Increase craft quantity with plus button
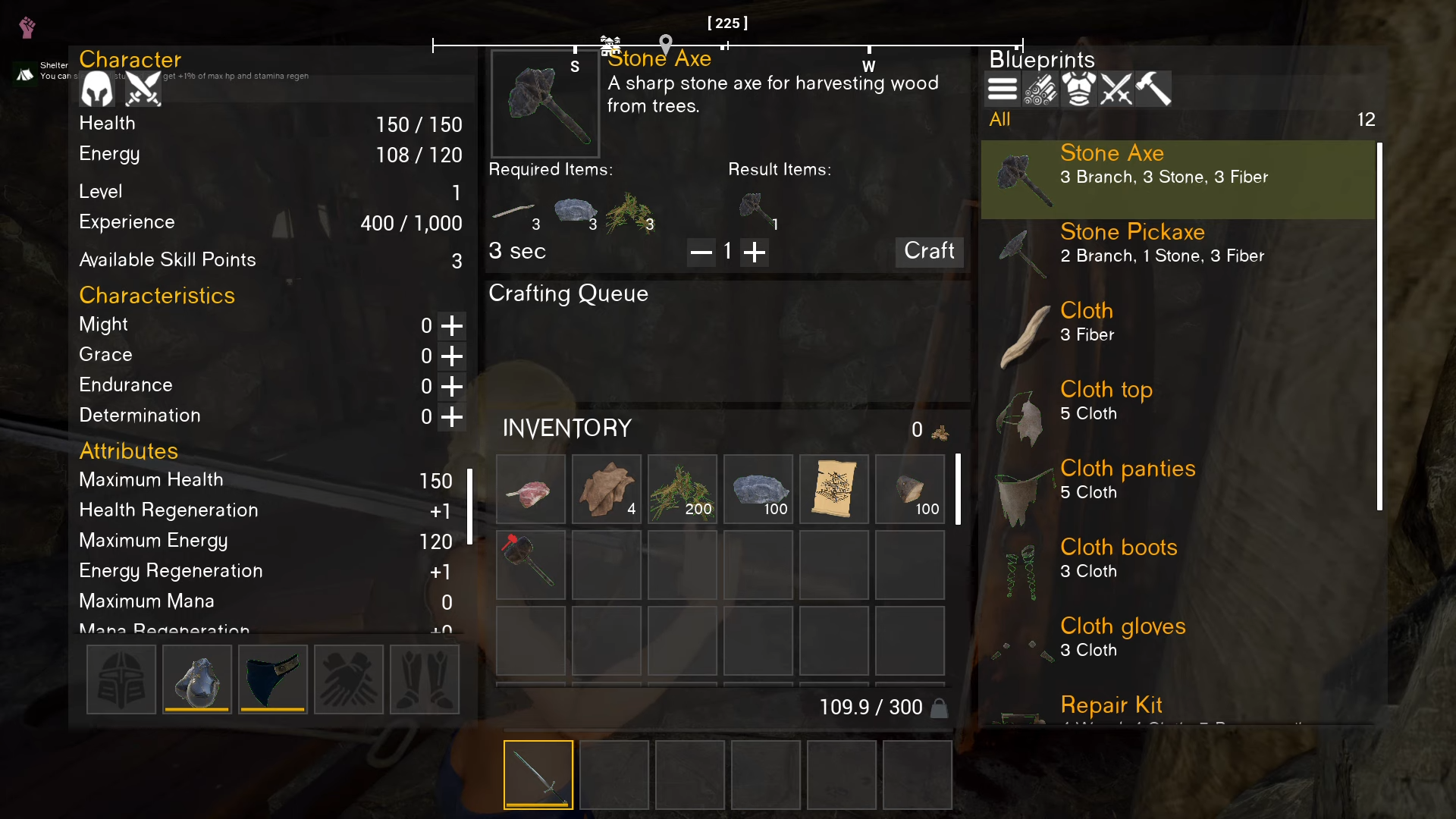This screenshot has width=1456, height=819. (754, 252)
